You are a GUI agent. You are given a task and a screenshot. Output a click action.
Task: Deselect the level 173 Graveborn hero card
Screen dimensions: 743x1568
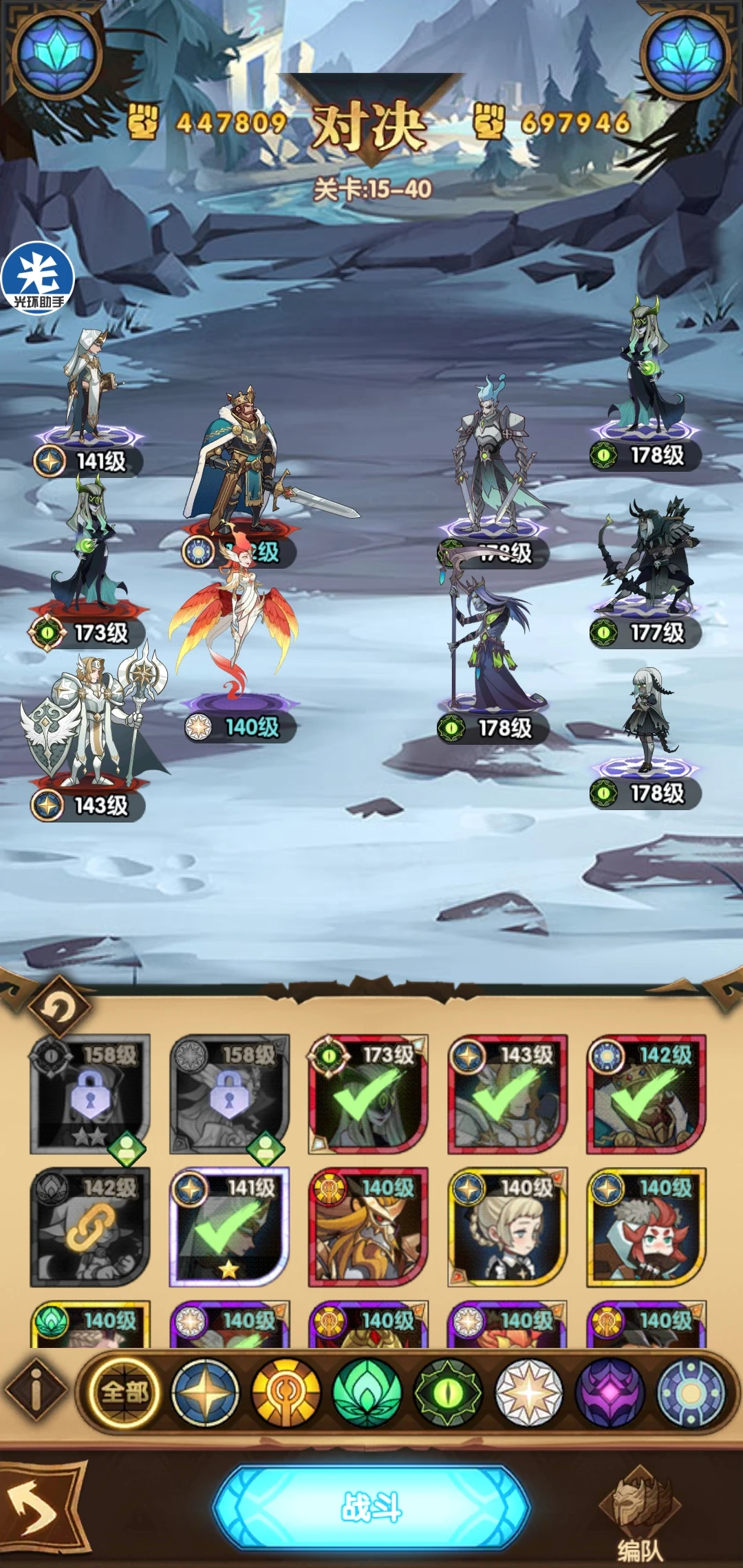368,1094
